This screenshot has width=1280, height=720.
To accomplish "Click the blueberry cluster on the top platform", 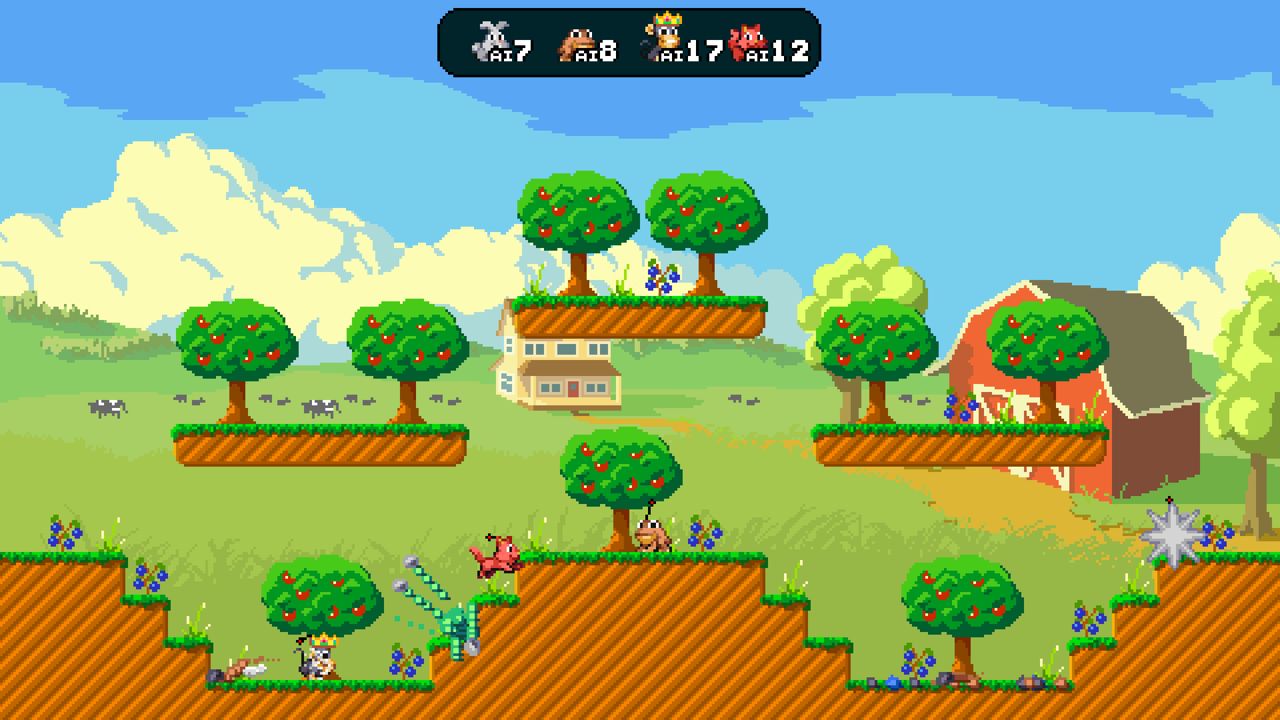I will click(x=660, y=277).
